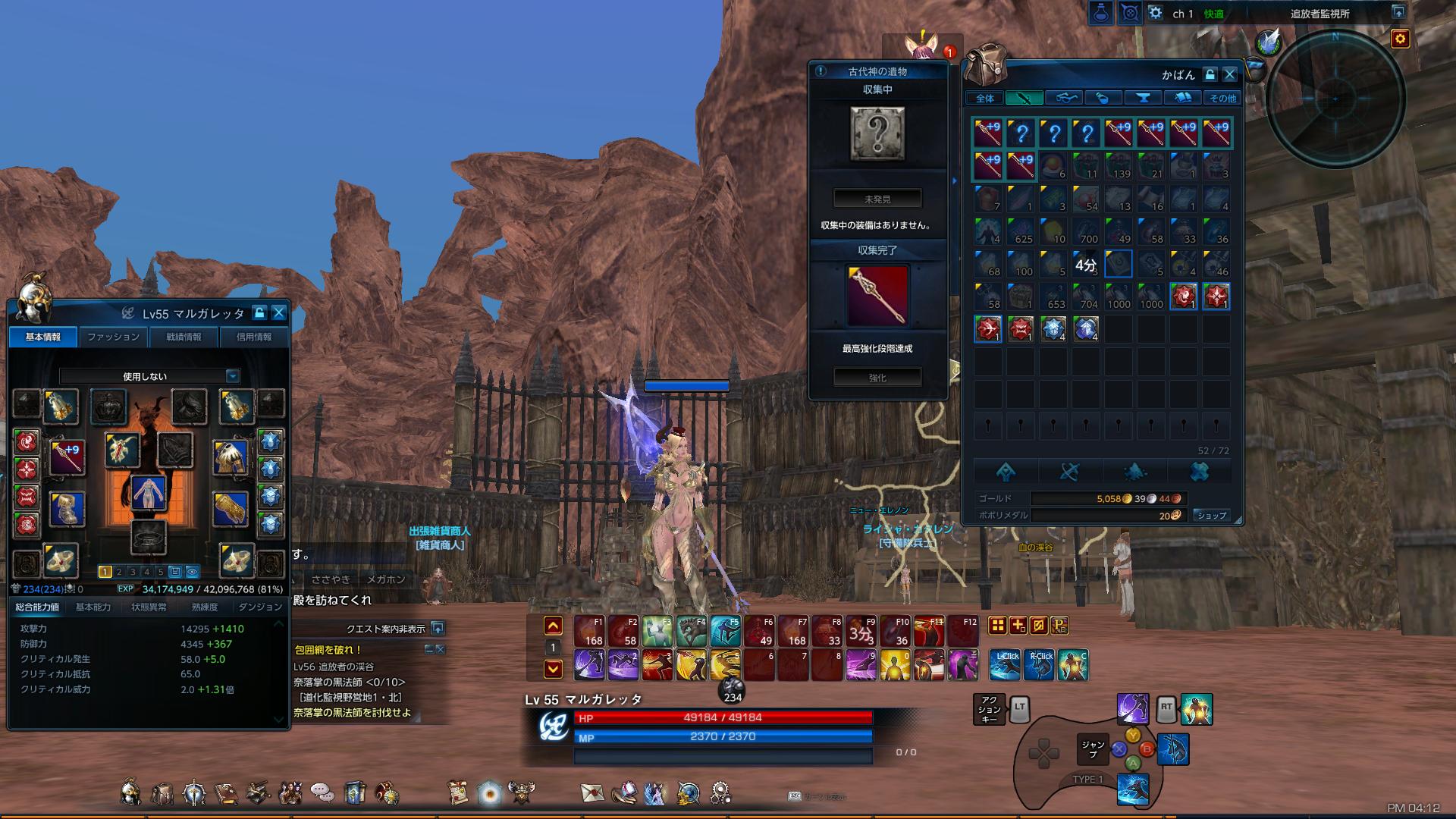Toggle the lock padlock on the character window
This screenshot has width=1456, height=819.
coord(261,312)
